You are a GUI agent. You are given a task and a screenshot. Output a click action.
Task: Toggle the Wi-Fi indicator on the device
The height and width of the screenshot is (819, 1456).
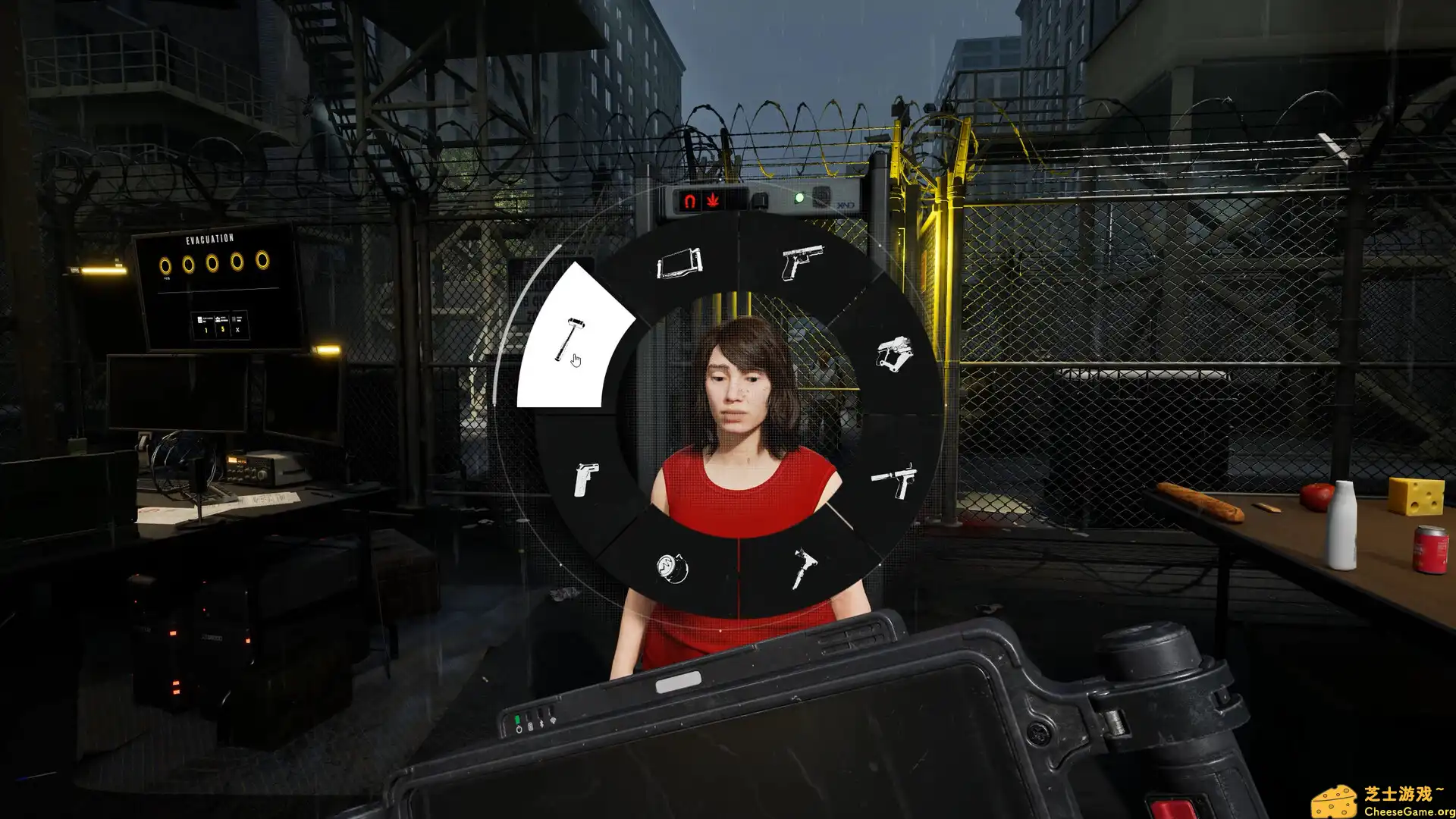[x=553, y=720]
